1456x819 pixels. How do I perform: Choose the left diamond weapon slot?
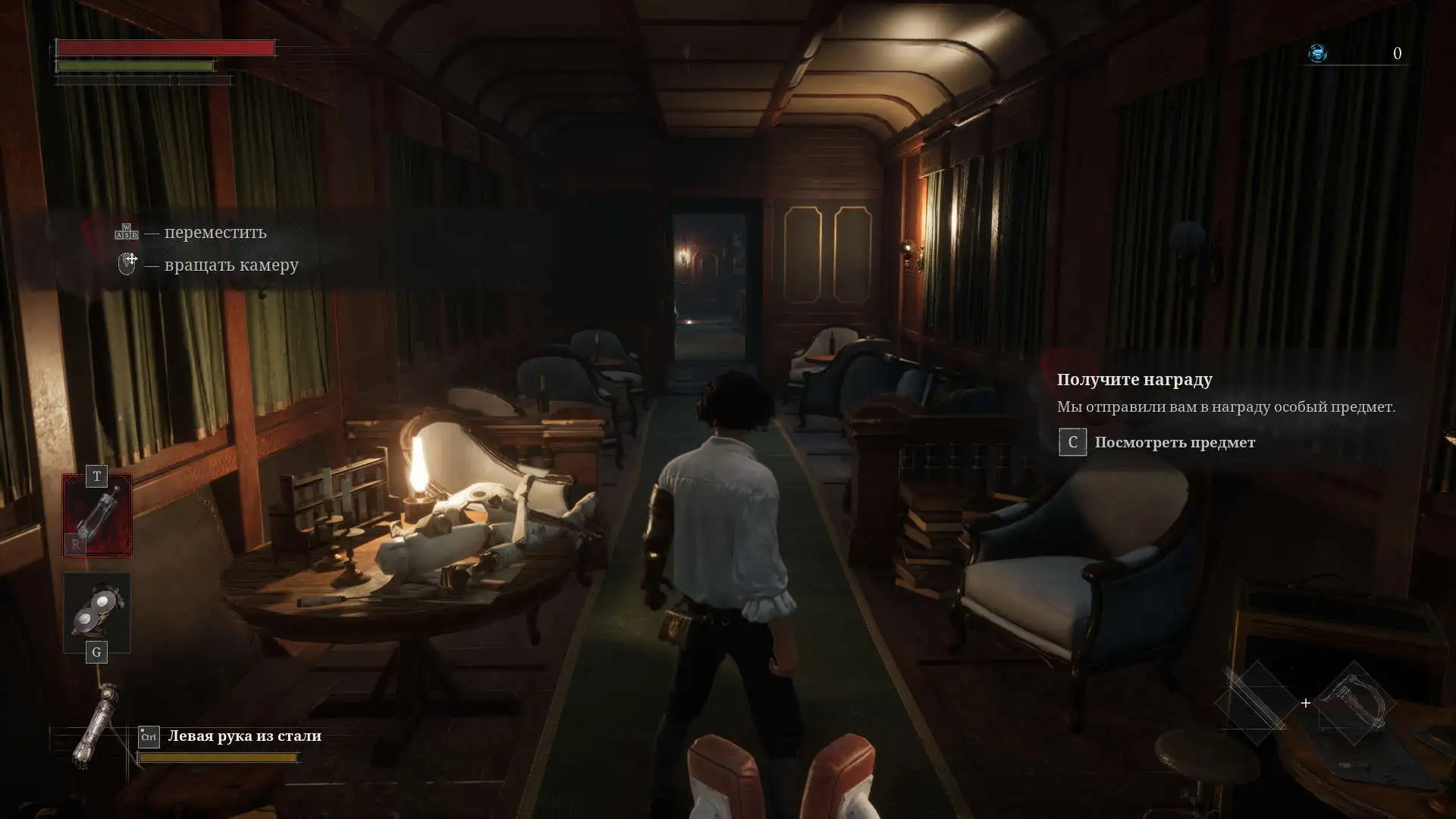click(1256, 703)
